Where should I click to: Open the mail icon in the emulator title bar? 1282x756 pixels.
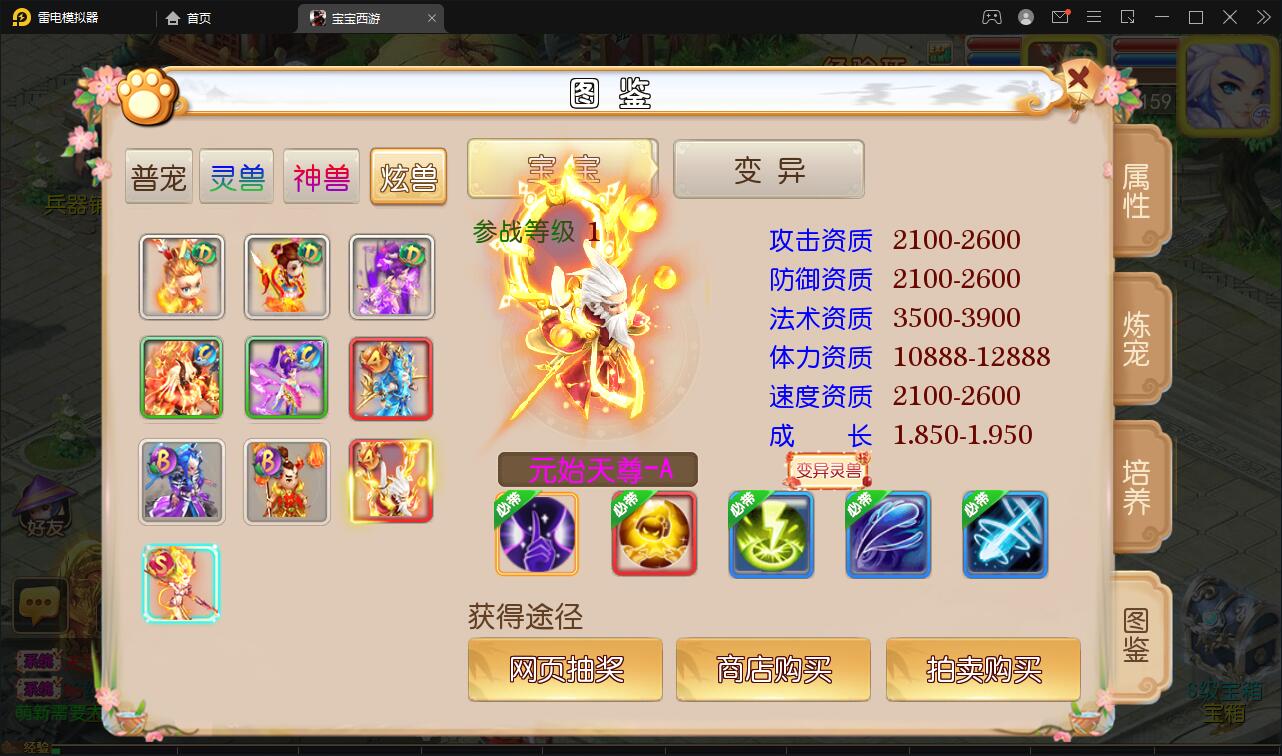1062,17
